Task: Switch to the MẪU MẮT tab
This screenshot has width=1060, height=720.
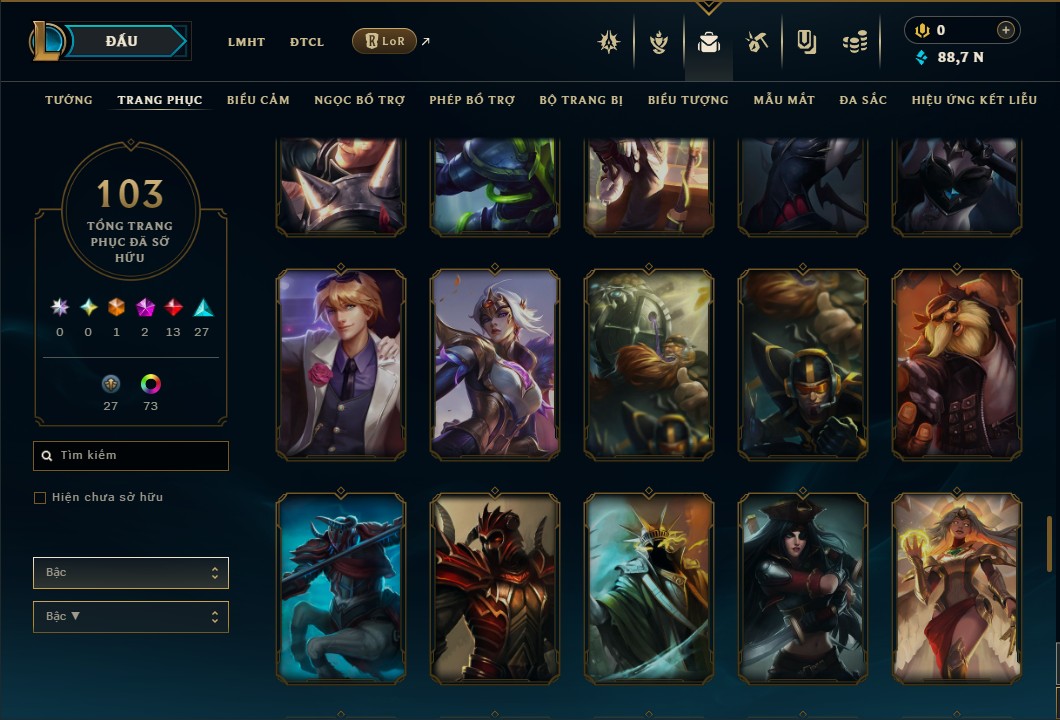Action: (784, 100)
